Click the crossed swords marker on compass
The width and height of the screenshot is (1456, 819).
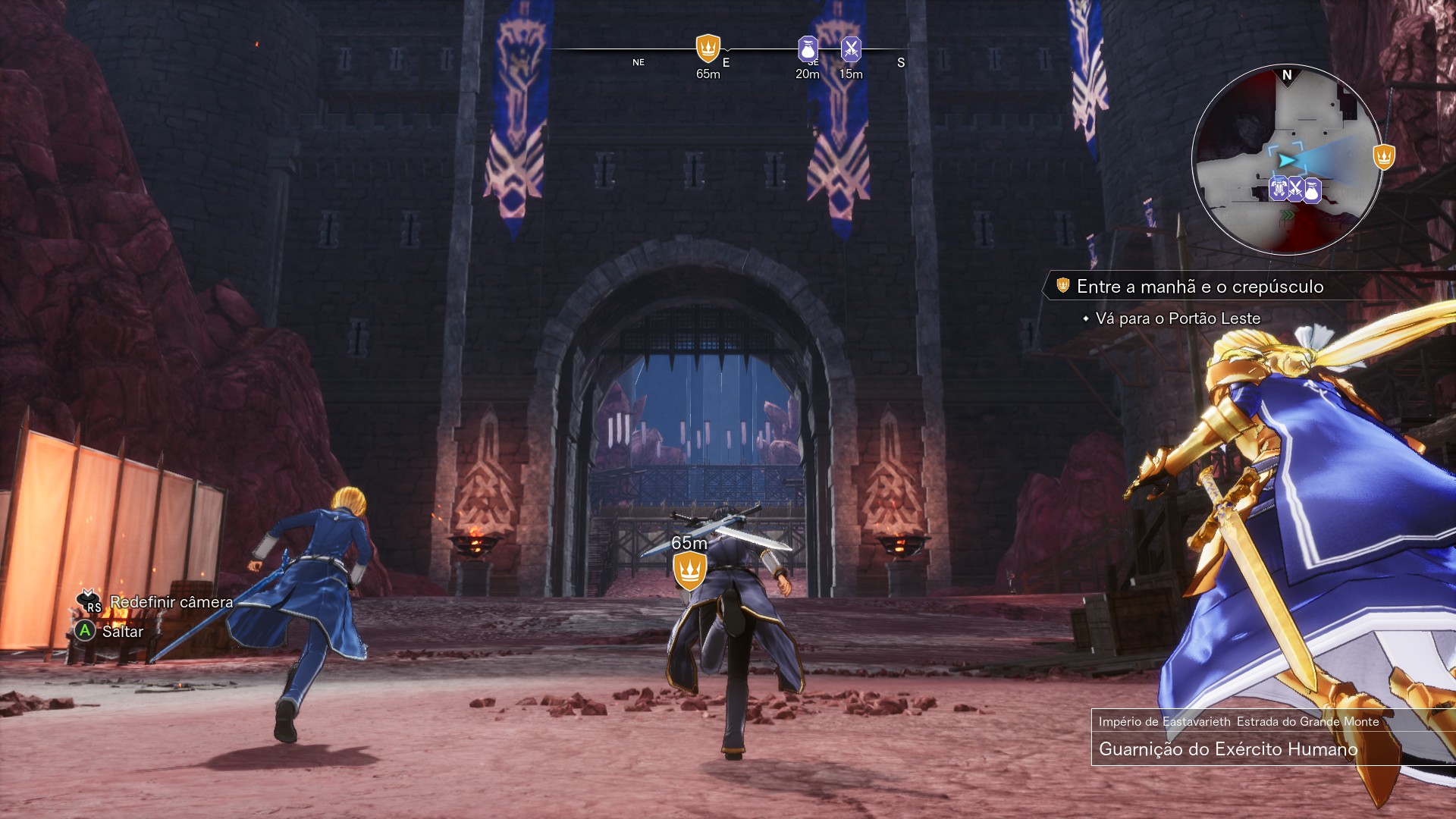[x=851, y=49]
